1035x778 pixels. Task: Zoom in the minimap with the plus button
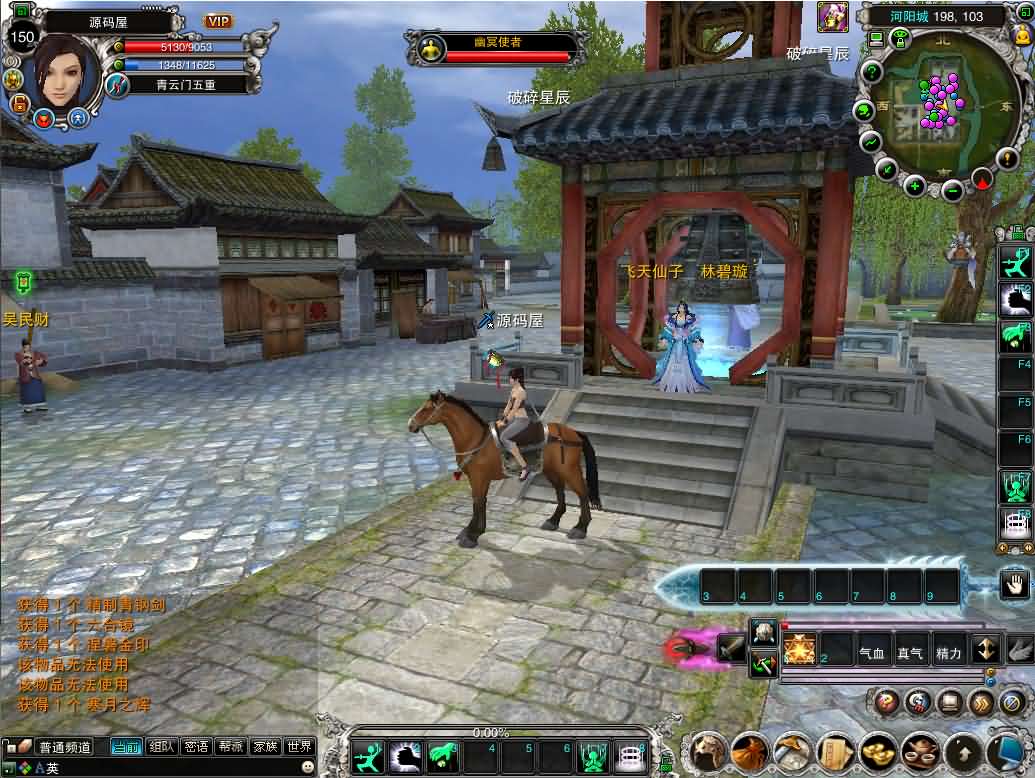click(915, 185)
